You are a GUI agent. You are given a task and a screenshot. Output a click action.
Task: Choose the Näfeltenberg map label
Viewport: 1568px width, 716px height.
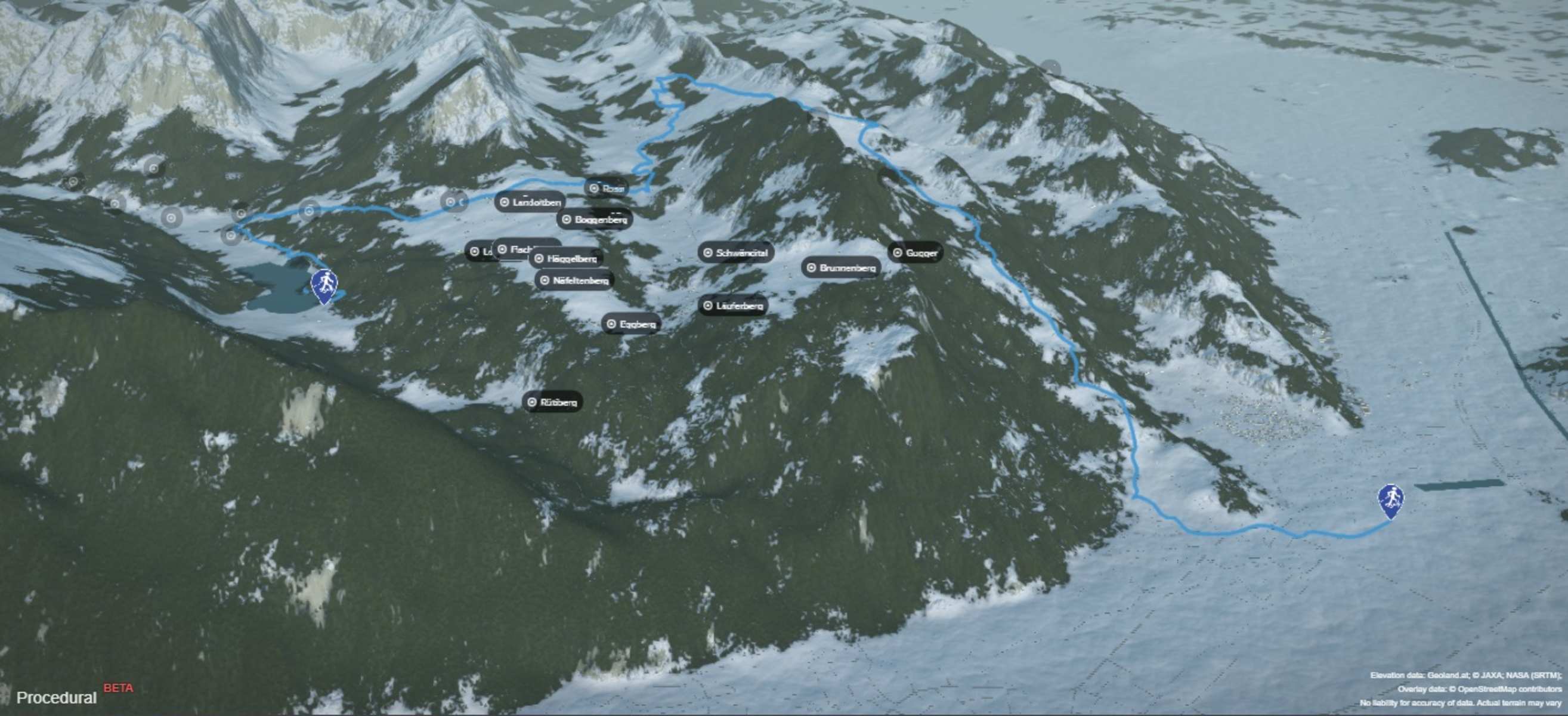tap(574, 280)
